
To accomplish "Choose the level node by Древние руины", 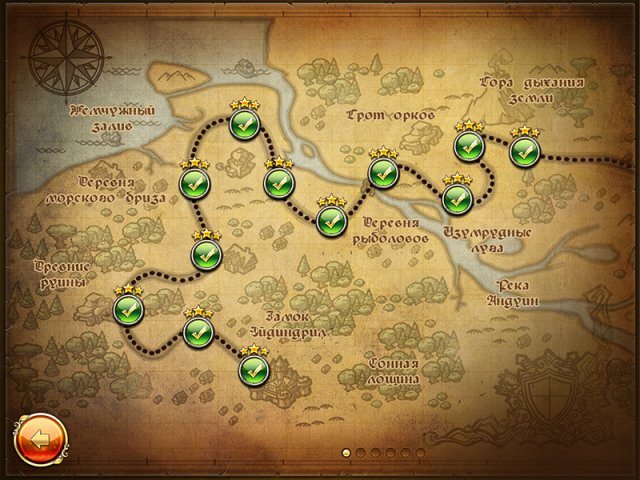I will point(129,309).
